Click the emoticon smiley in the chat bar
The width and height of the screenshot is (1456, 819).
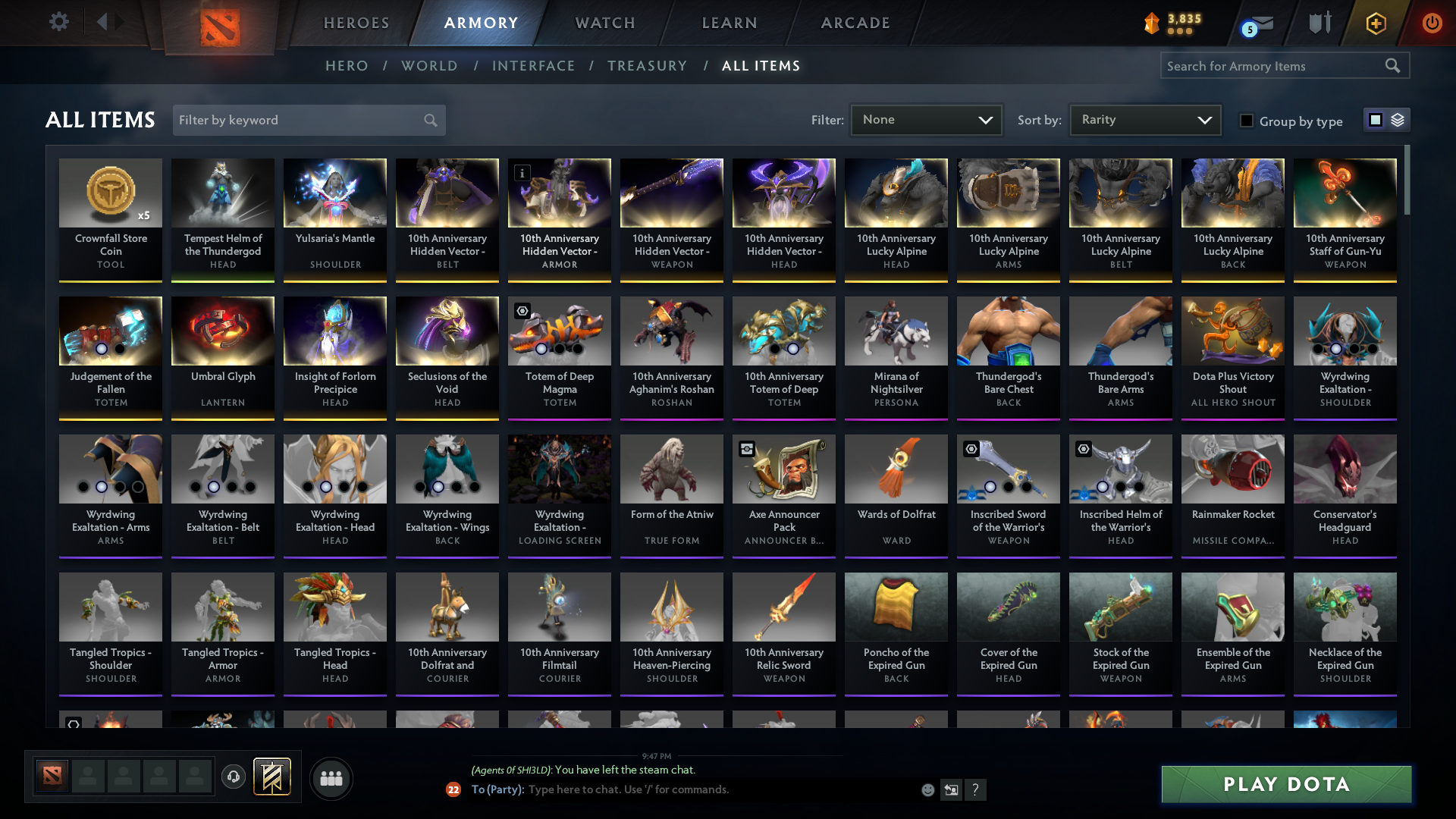928,789
